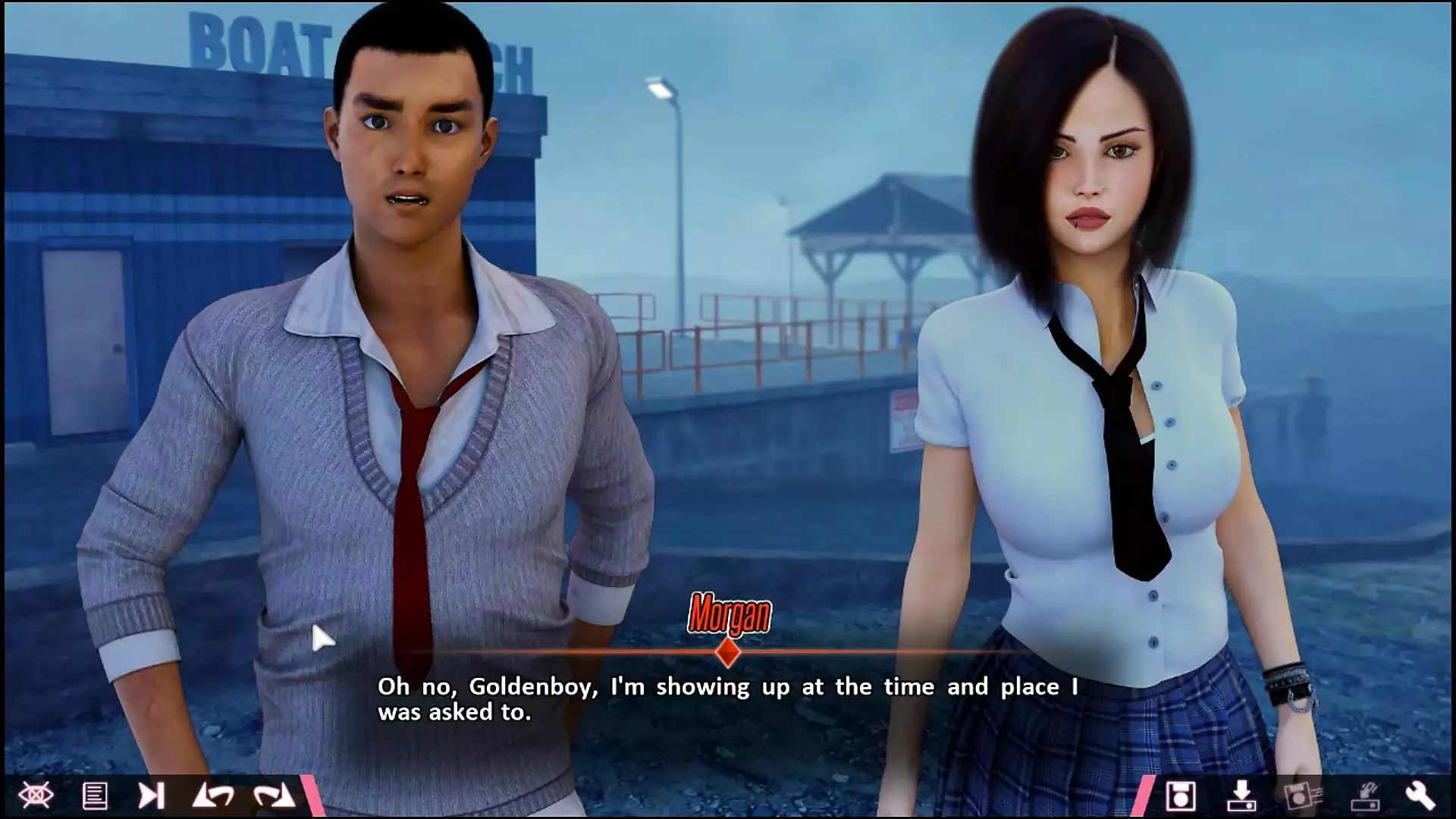This screenshot has width=1456, height=819.
Task: Open settings with the wrench icon
Action: [1420, 795]
